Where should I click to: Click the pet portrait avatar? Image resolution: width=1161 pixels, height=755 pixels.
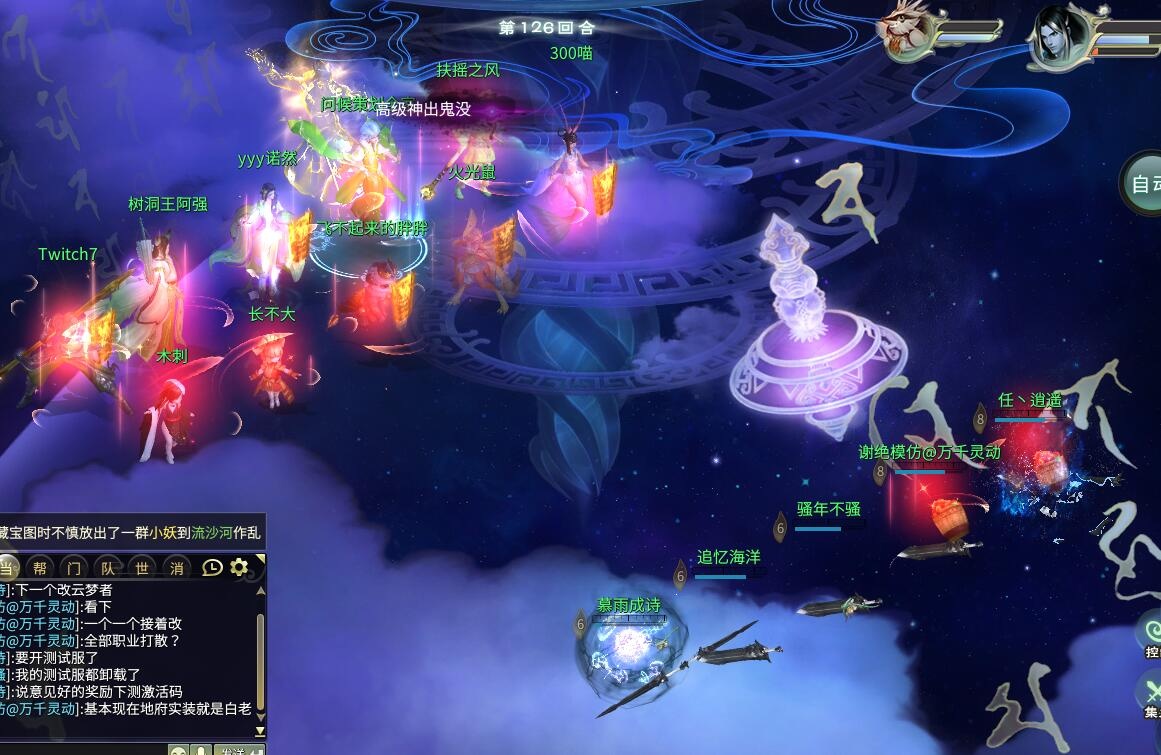click(905, 32)
